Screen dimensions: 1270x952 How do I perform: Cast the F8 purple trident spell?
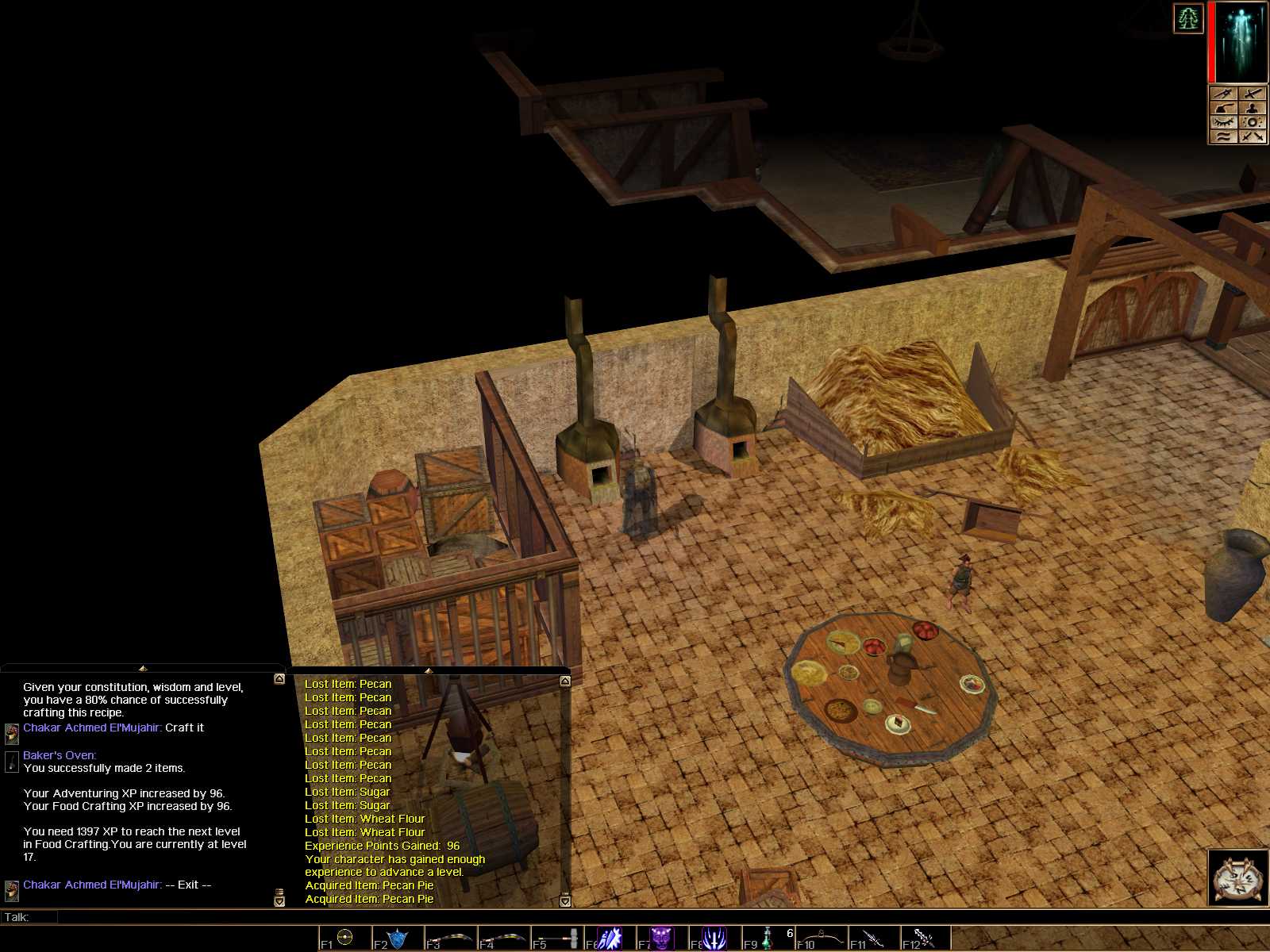pyautogui.click(x=714, y=938)
